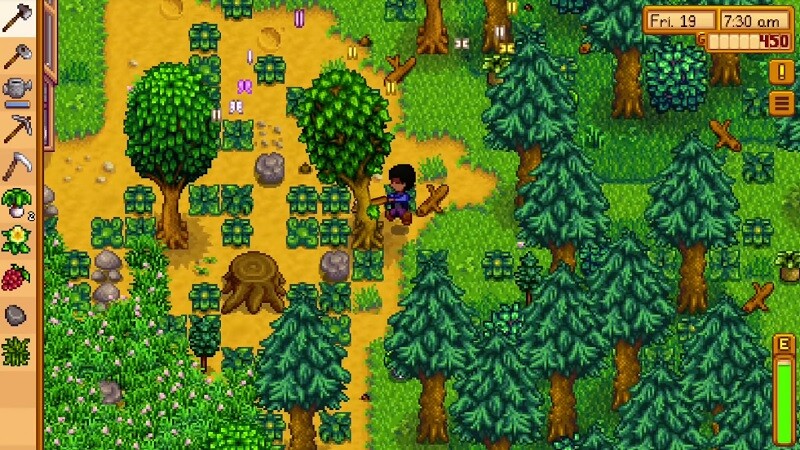Open the three-line game menu button
800x450 pixels.
click(781, 103)
